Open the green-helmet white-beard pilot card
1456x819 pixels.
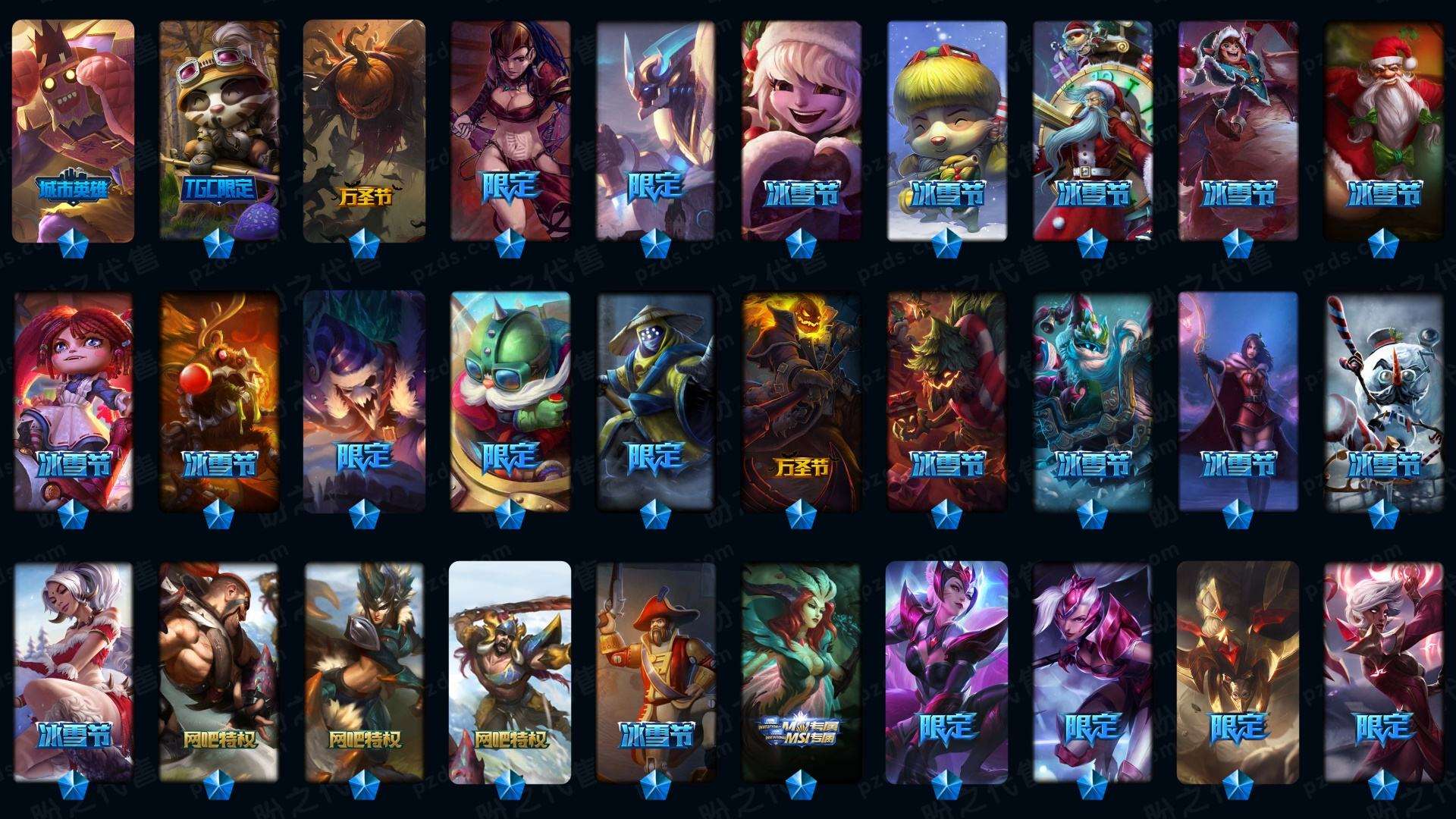pos(510,402)
